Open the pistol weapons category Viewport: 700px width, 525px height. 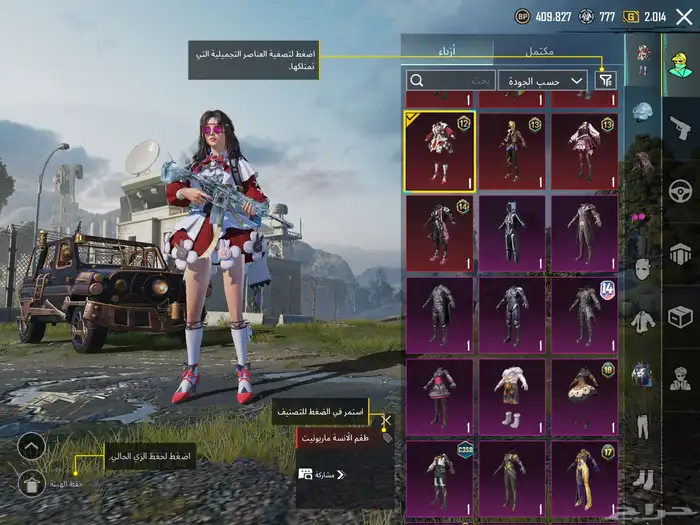pos(681,127)
